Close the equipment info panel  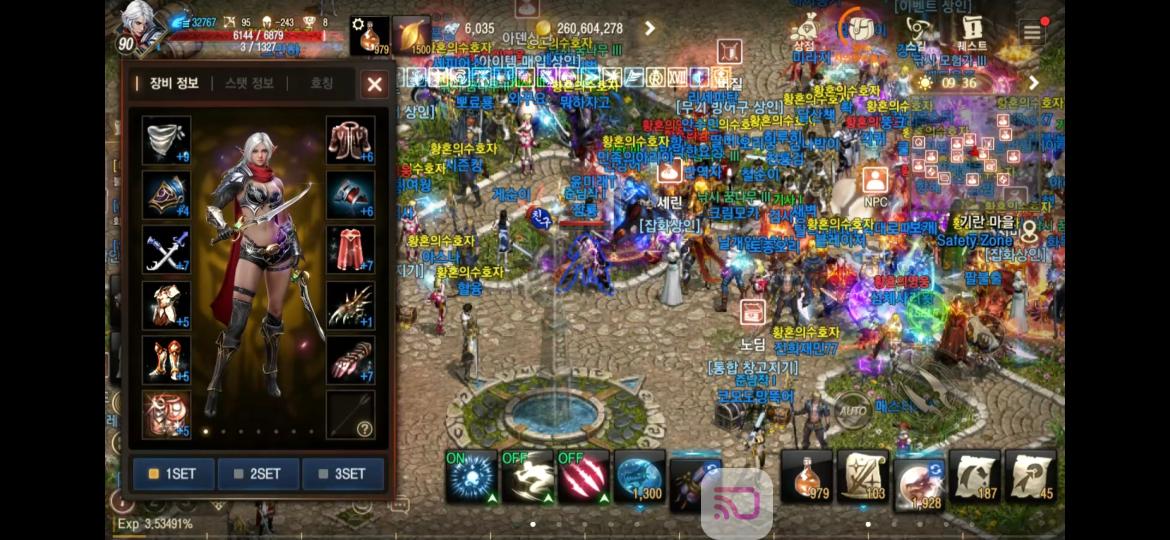[375, 85]
